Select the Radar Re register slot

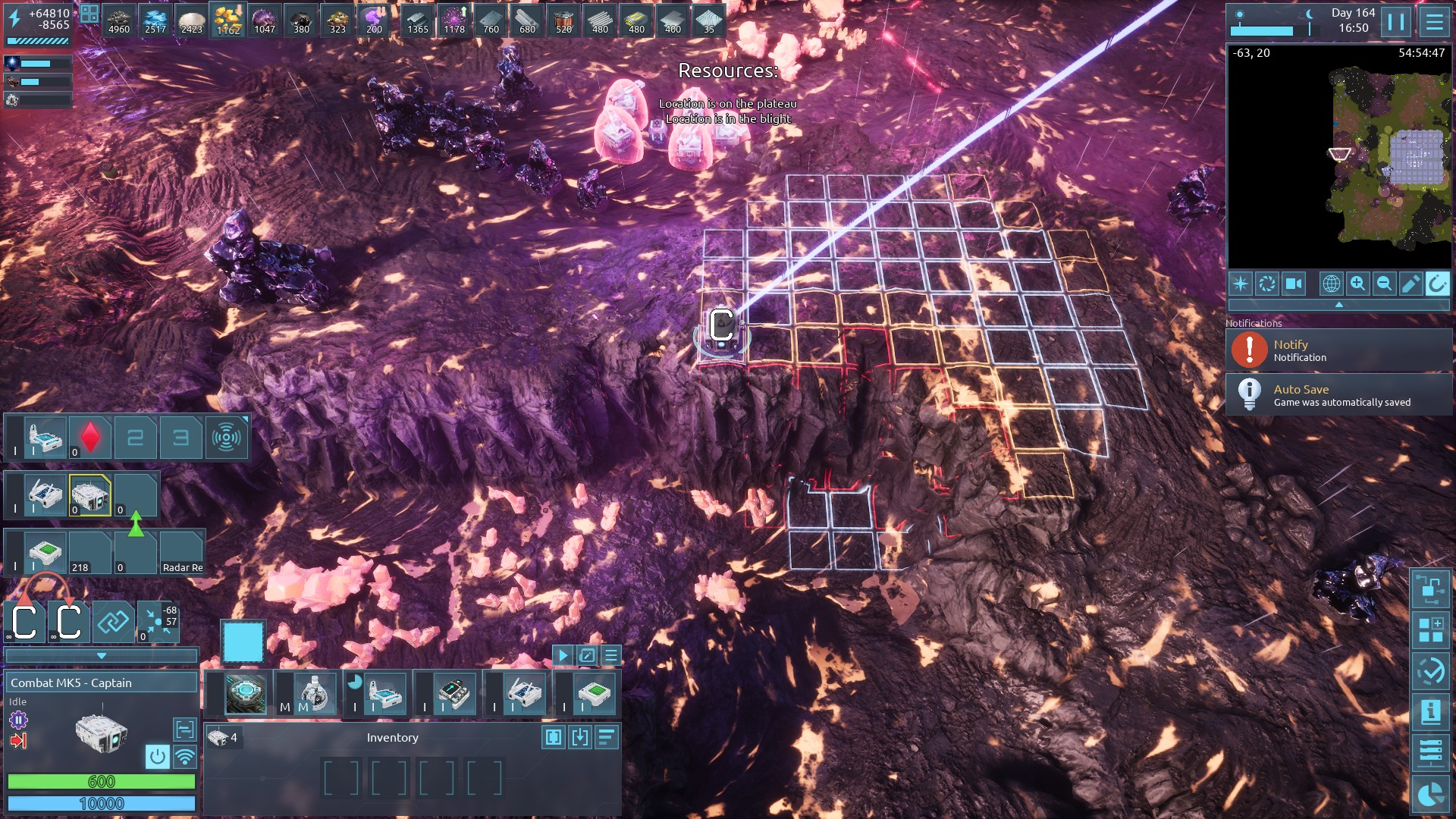(182, 554)
